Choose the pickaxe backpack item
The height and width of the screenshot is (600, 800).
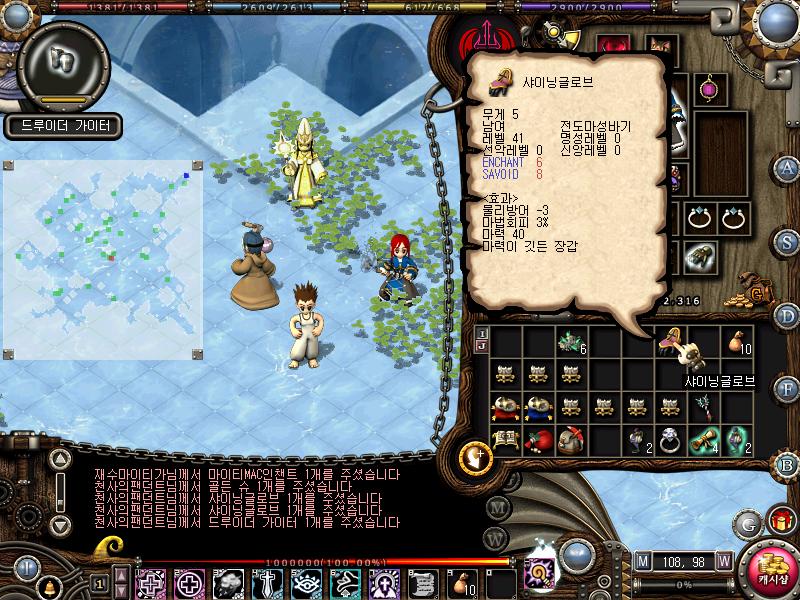[x=570, y=439]
